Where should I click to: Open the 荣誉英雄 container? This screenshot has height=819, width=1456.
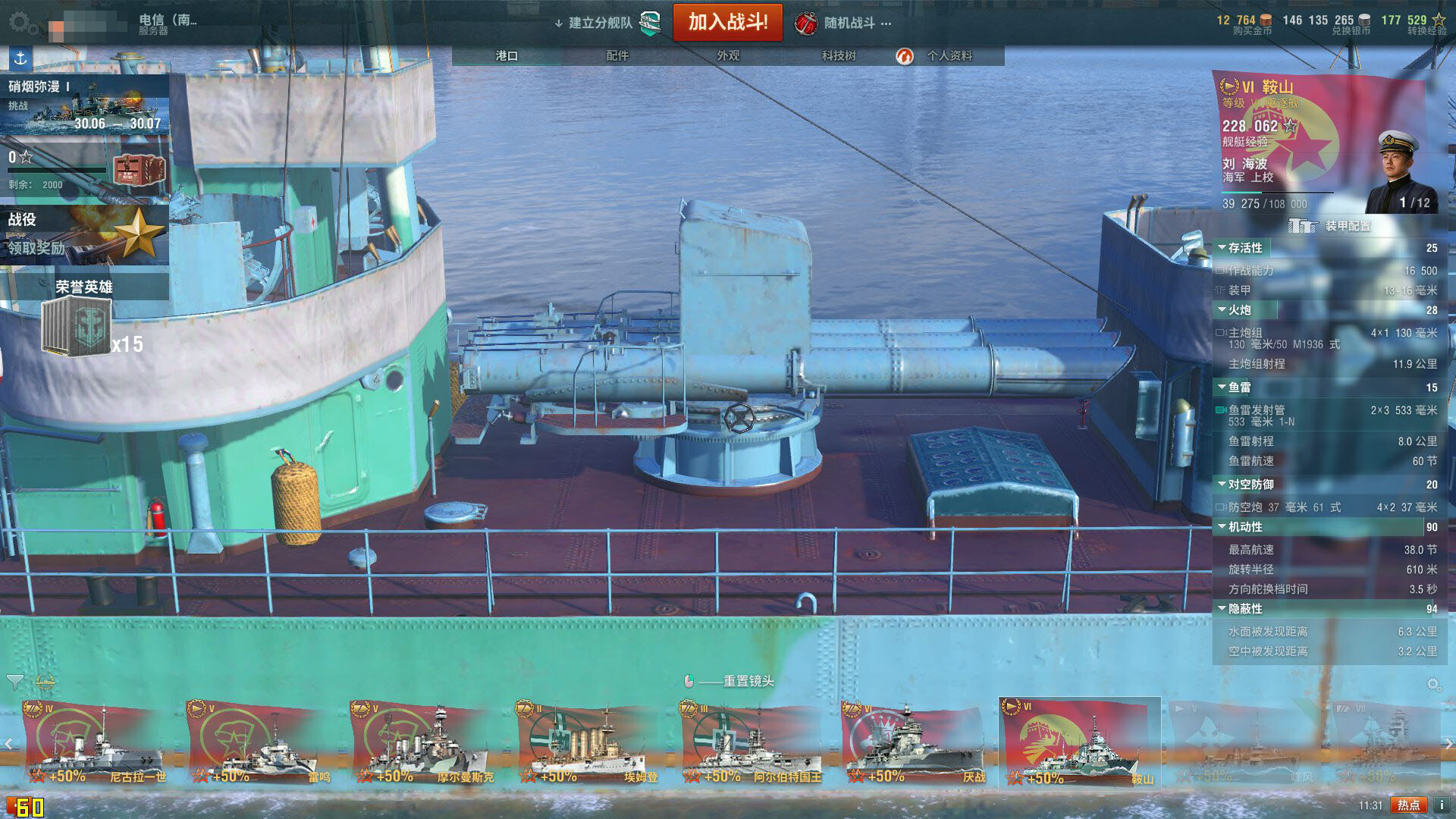pos(84,318)
